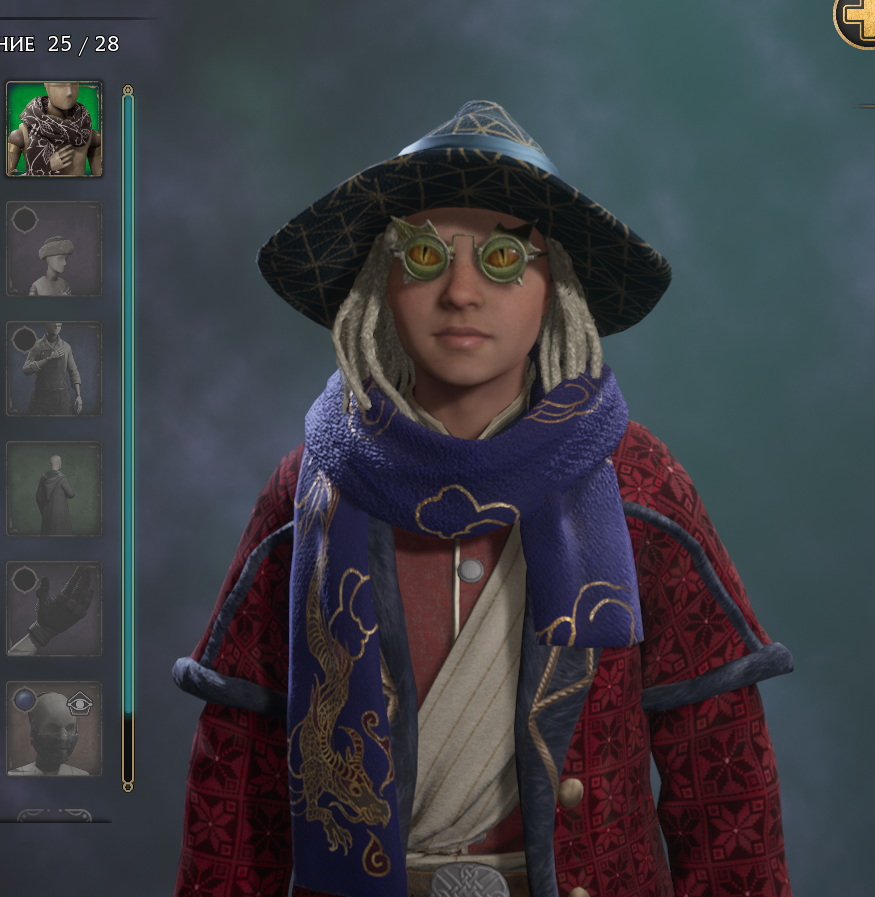875x897 pixels.
Task: Click the teal appearance list scrollbar
Action: (128, 400)
